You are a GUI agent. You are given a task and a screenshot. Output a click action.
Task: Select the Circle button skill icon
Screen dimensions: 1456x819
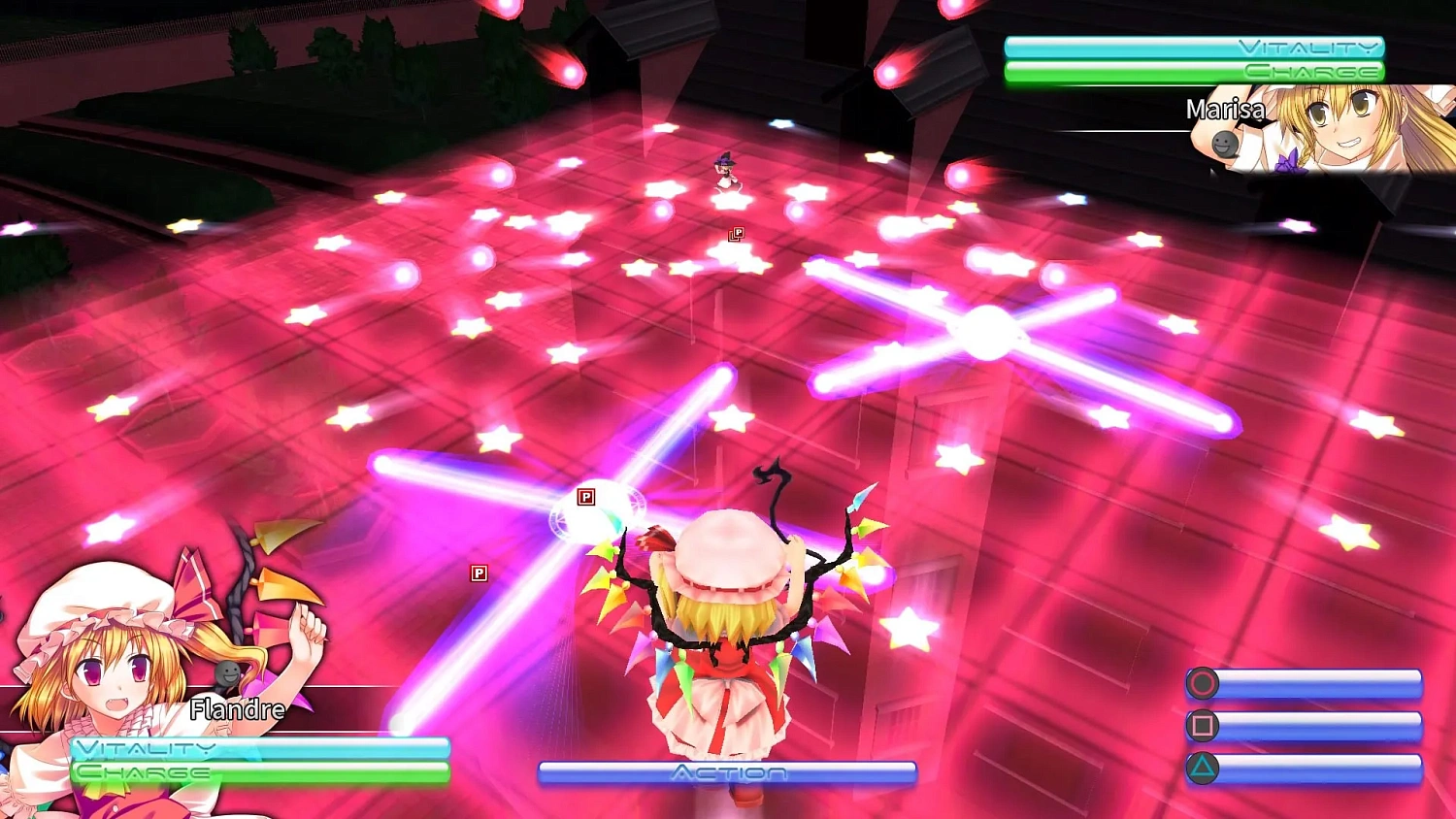tap(1204, 683)
